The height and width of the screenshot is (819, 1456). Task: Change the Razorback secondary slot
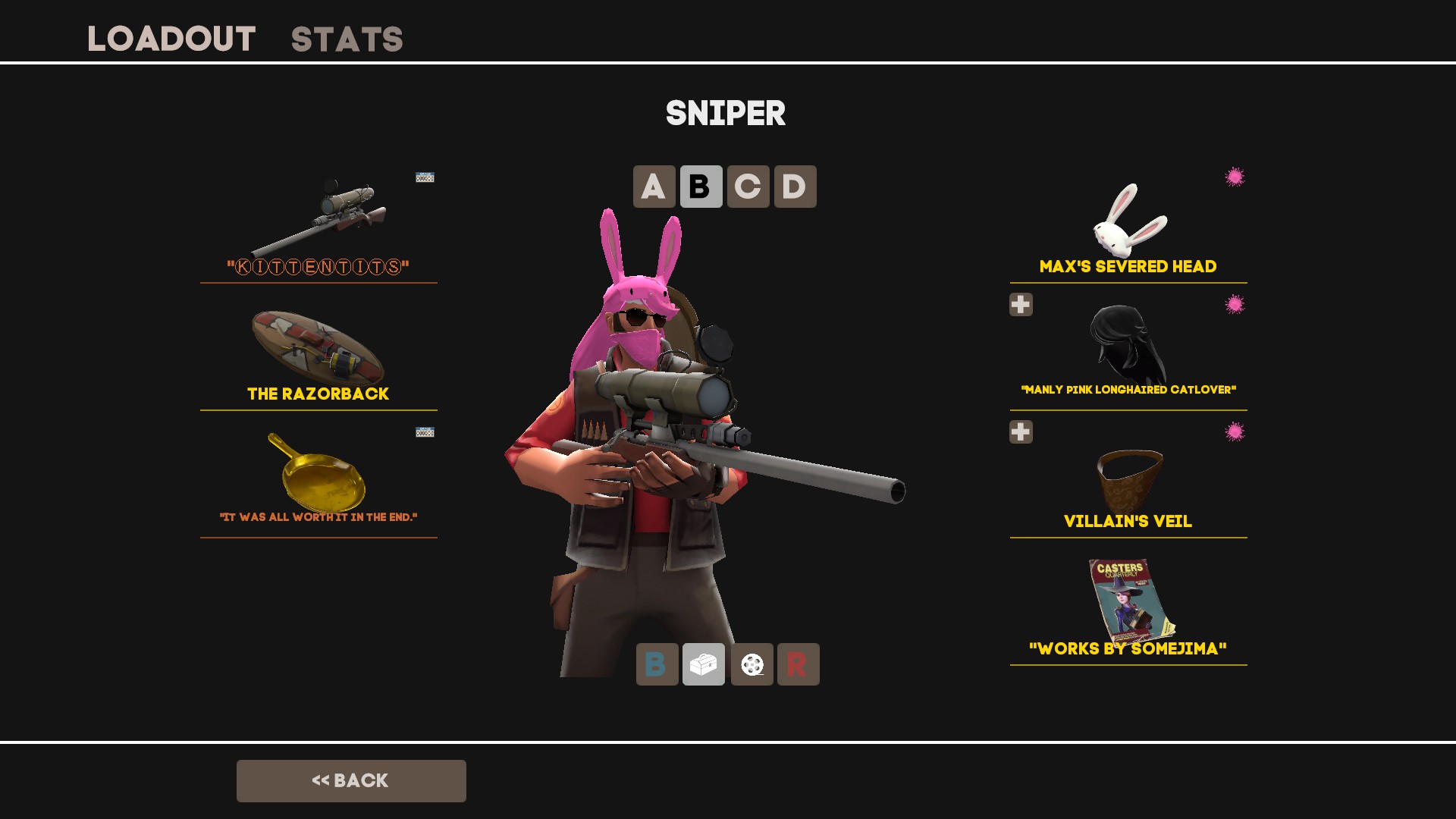(x=318, y=353)
